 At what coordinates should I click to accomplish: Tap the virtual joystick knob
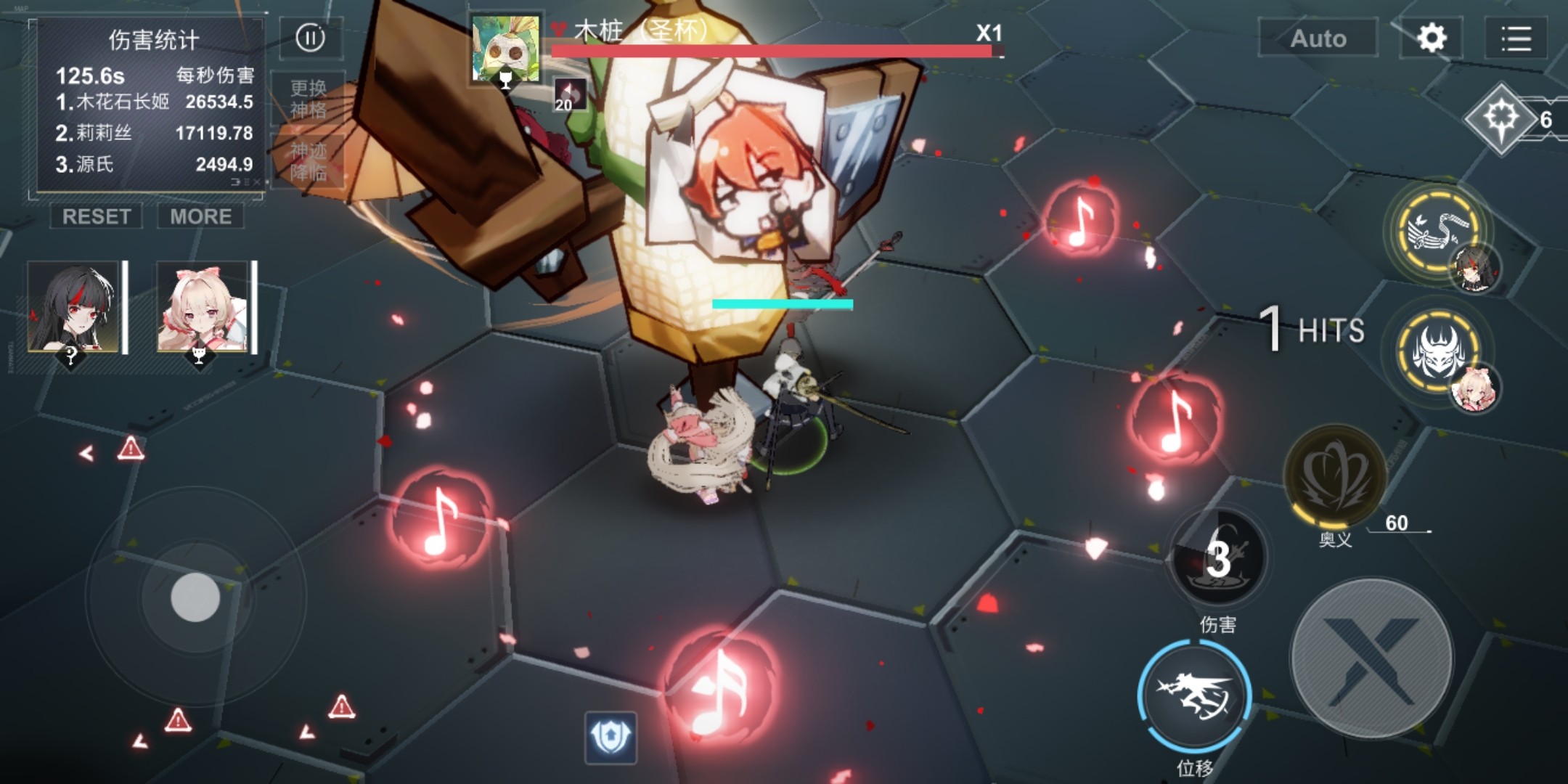point(195,597)
